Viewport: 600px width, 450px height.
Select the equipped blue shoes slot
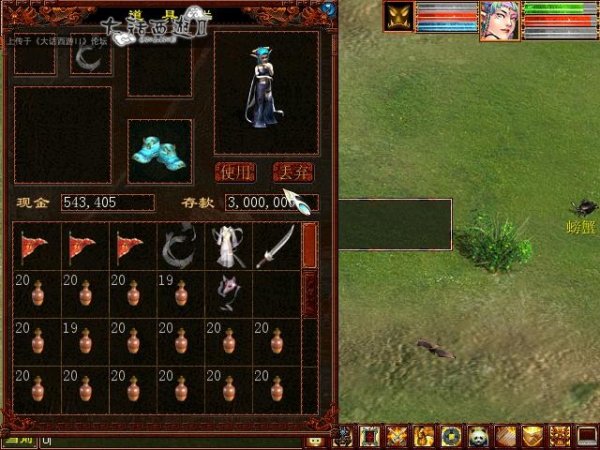pos(159,151)
